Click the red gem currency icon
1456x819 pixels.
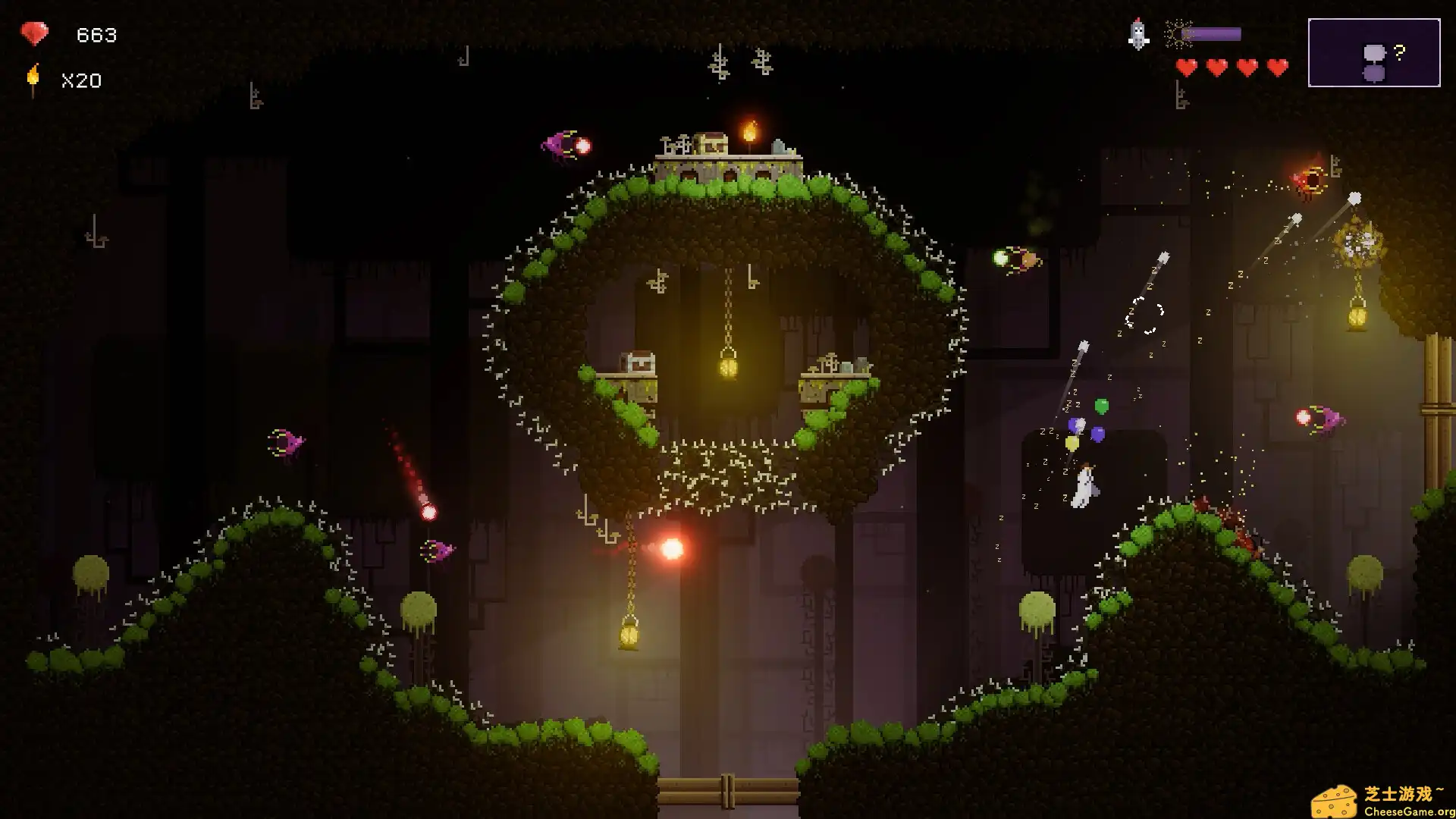pyautogui.click(x=34, y=33)
